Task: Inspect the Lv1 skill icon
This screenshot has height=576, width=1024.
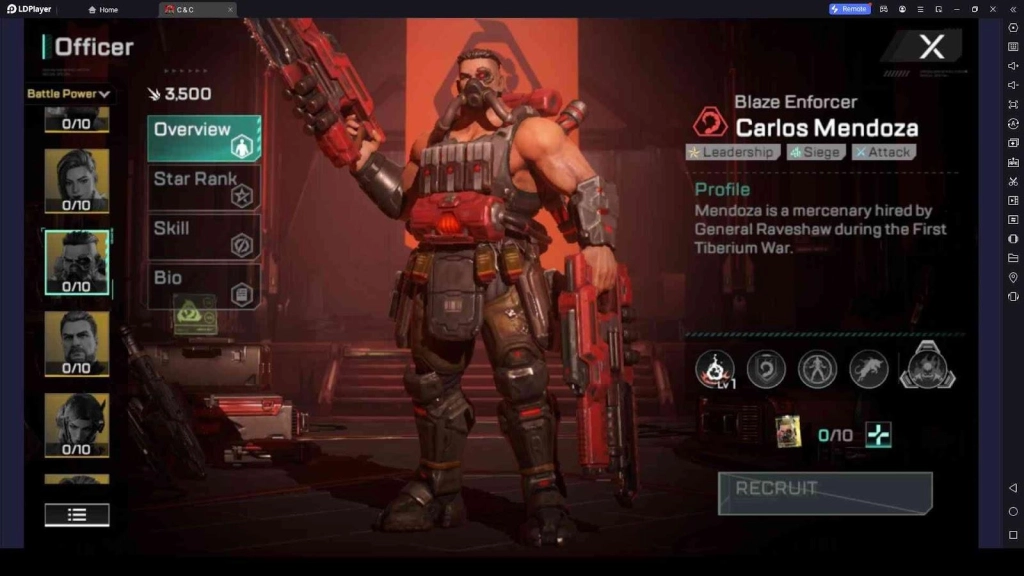Action: click(x=714, y=369)
